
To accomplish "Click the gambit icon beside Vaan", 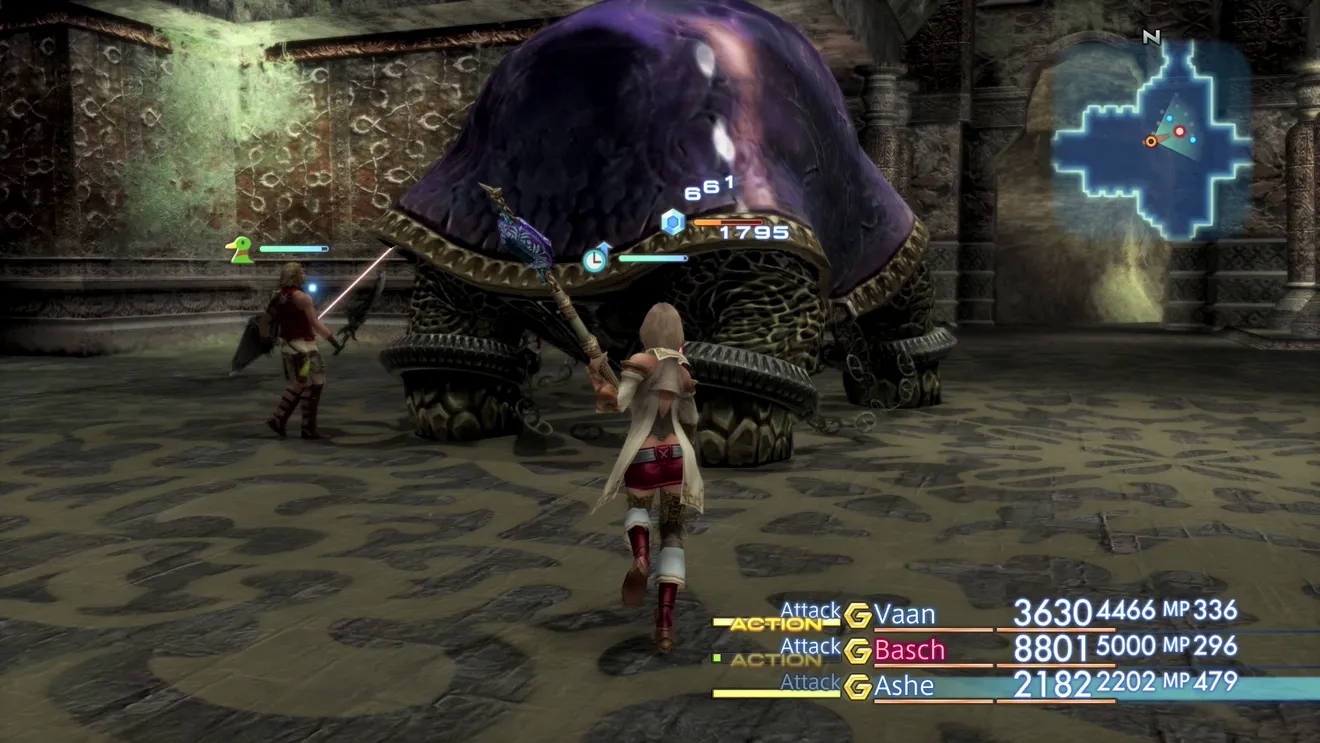I will coord(857,615).
